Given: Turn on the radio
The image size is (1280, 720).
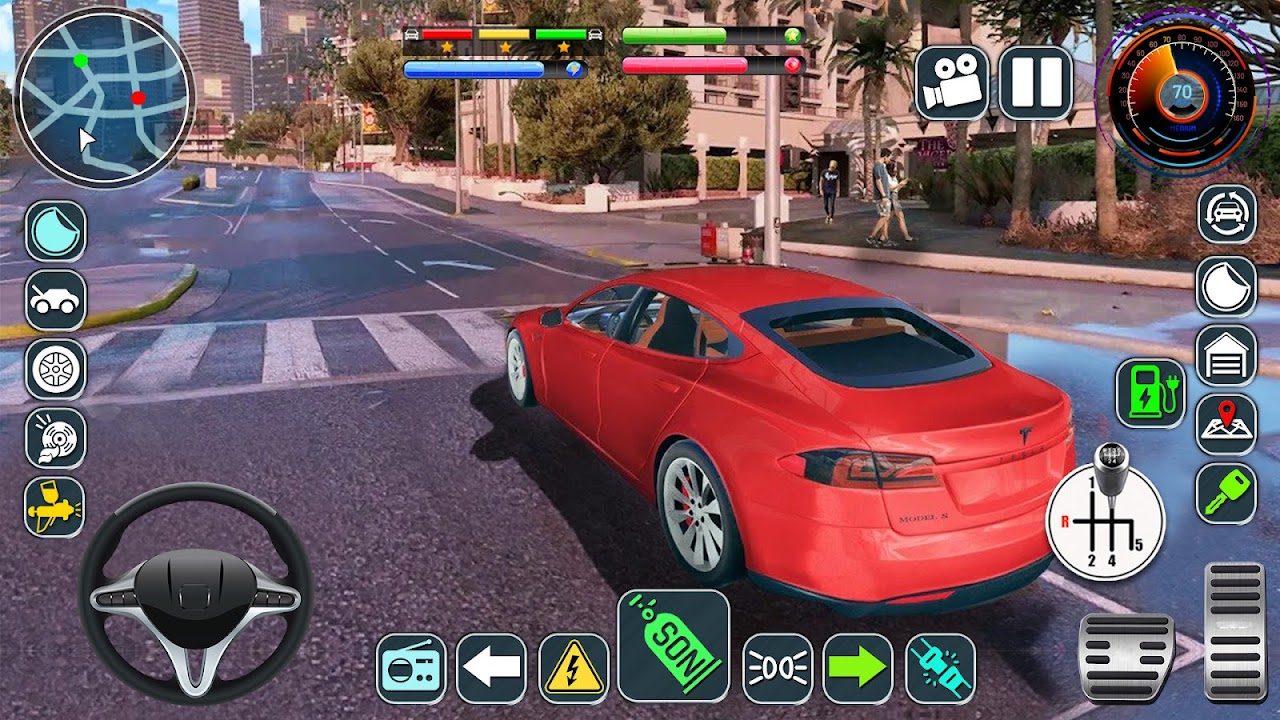Looking at the screenshot, I should (410, 667).
